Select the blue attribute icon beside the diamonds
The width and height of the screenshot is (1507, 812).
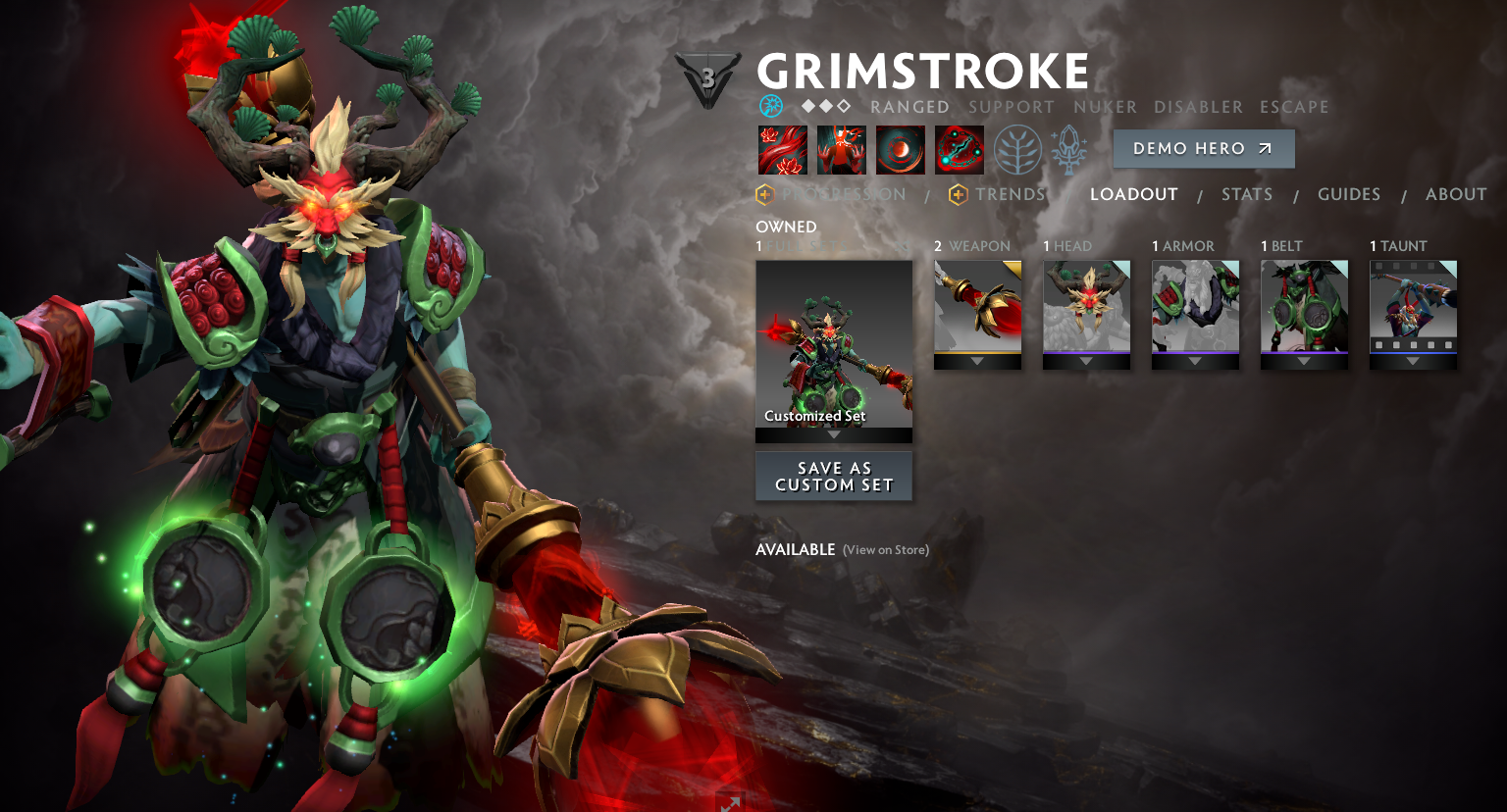pos(769,104)
